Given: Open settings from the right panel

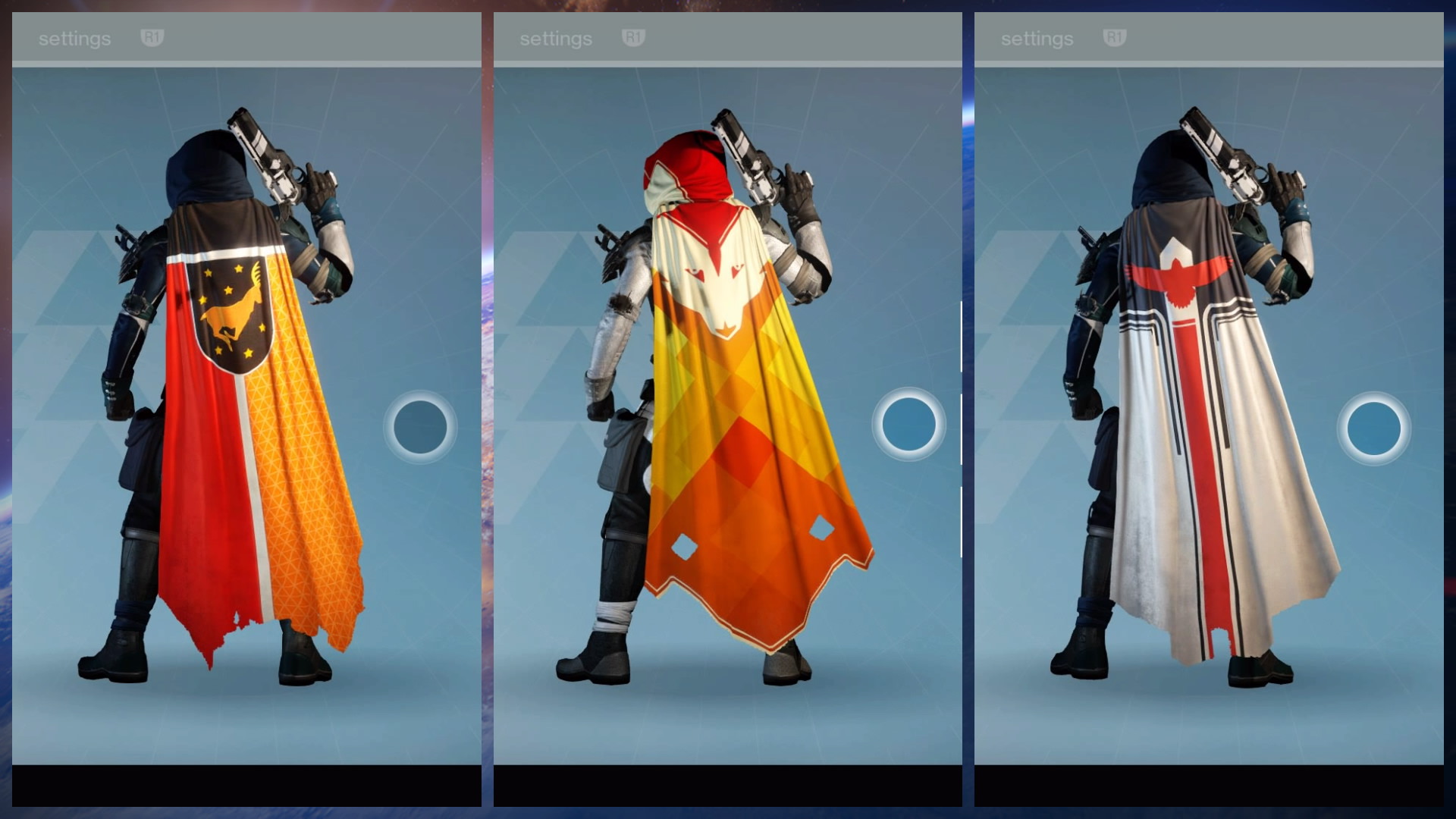Looking at the screenshot, I should coord(1037,37).
